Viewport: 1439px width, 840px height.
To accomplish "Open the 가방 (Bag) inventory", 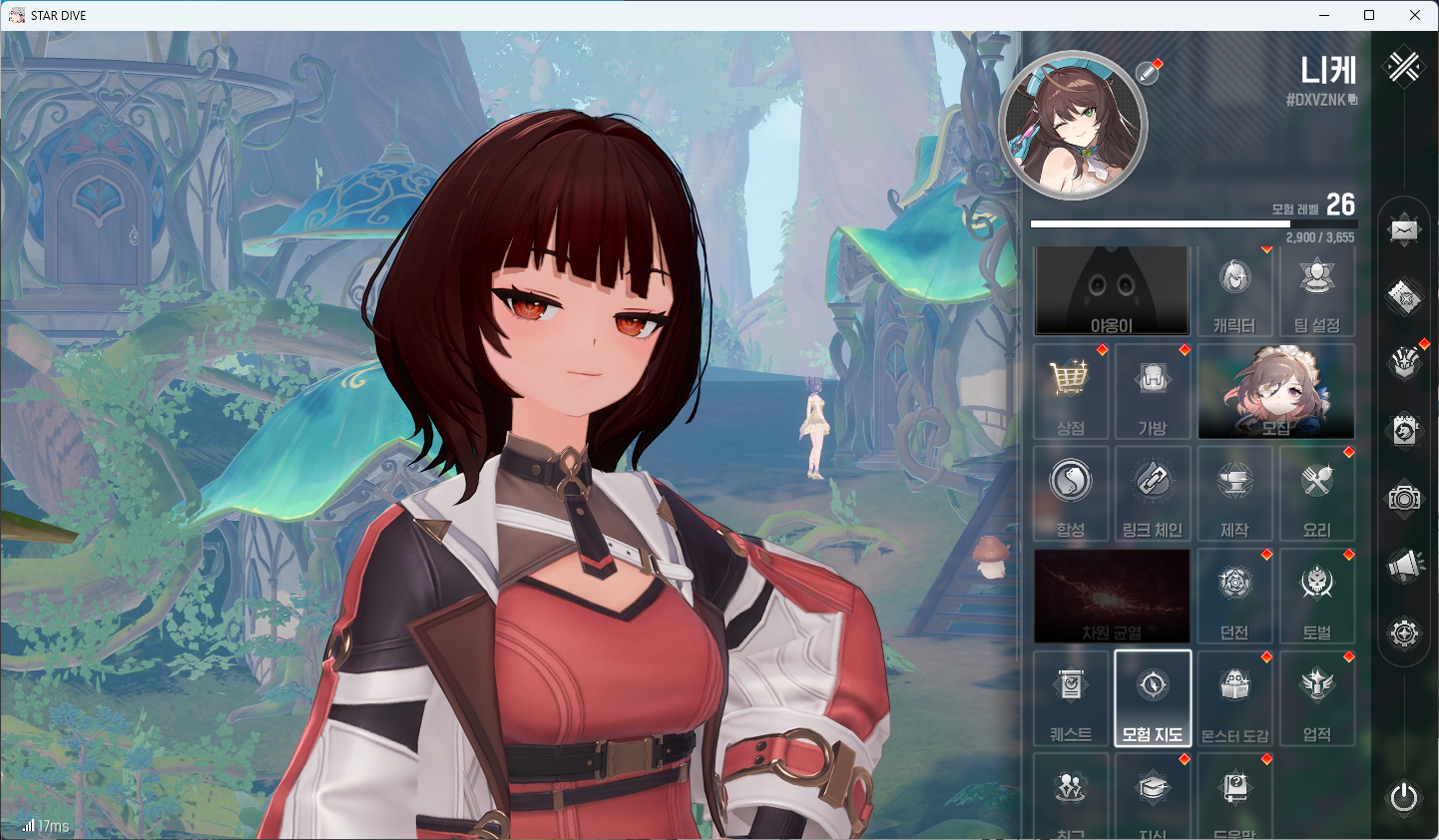I will (1153, 392).
